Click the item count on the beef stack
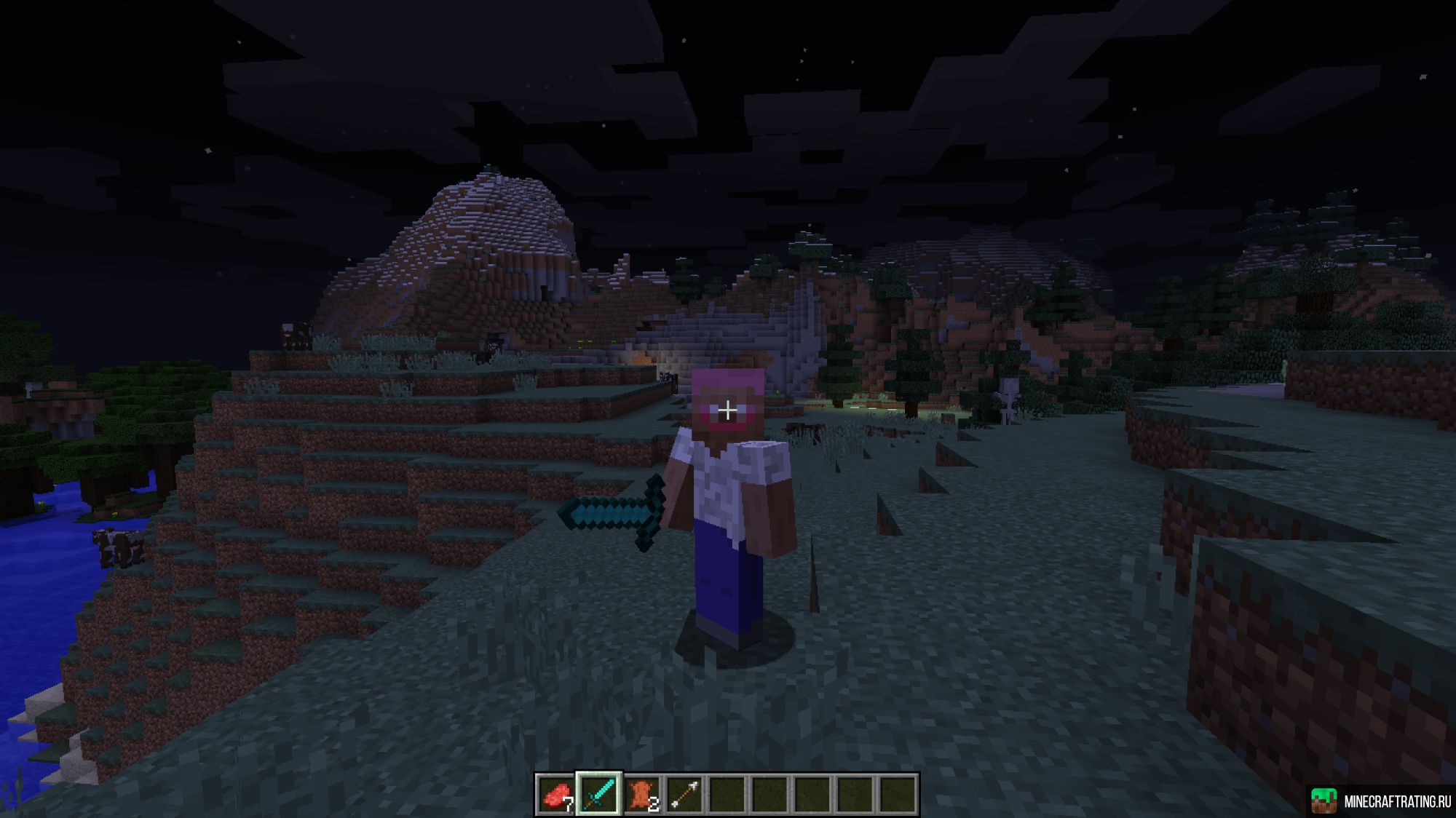The image size is (1456, 818). (x=569, y=803)
